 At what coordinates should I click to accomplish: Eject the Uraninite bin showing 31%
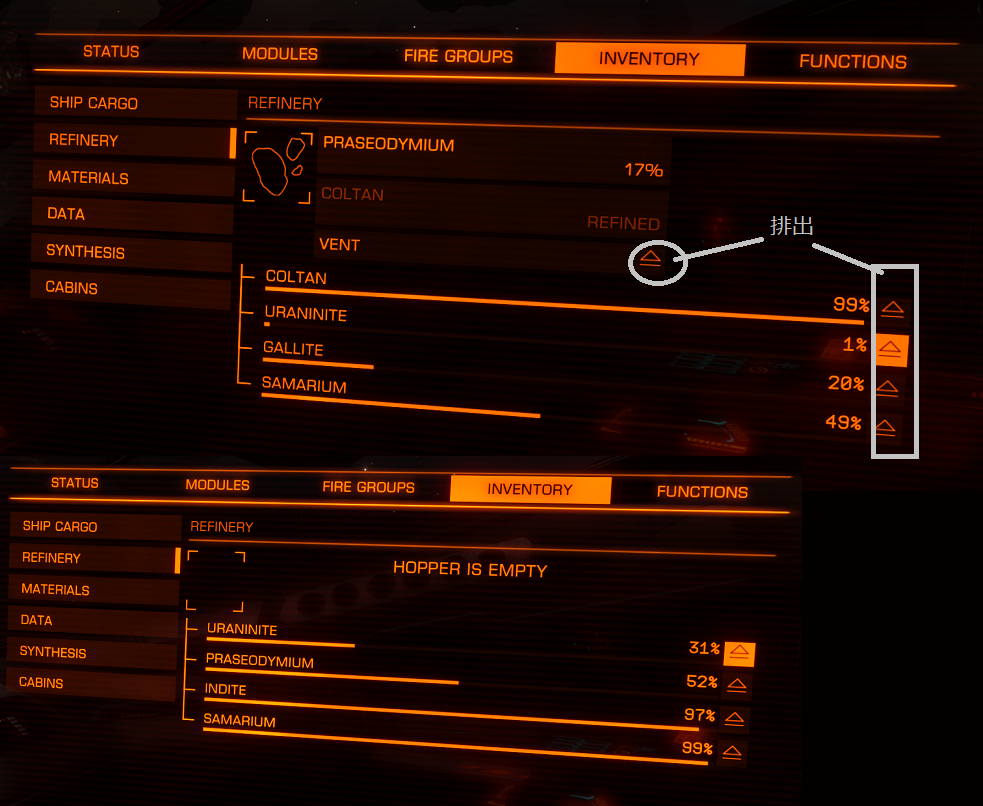[x=739, y=652]
